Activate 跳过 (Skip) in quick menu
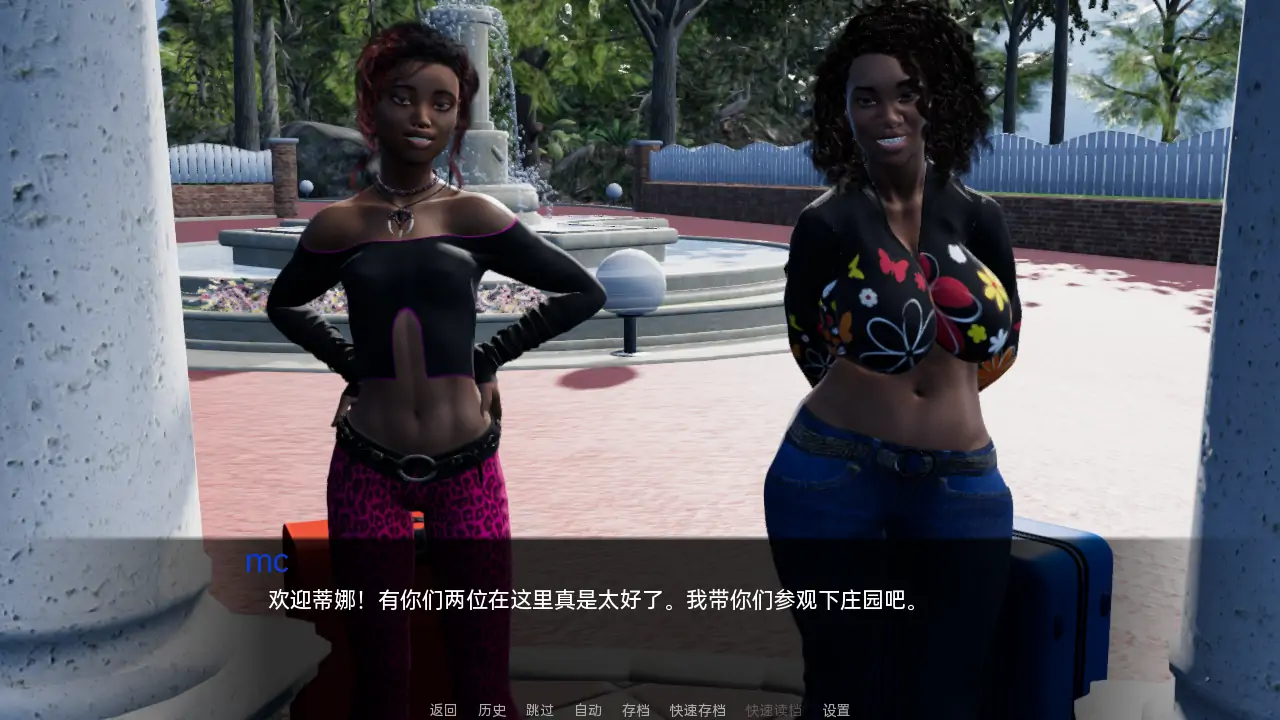The width and height of the screenshot is (1280, 720). point(540,710)
